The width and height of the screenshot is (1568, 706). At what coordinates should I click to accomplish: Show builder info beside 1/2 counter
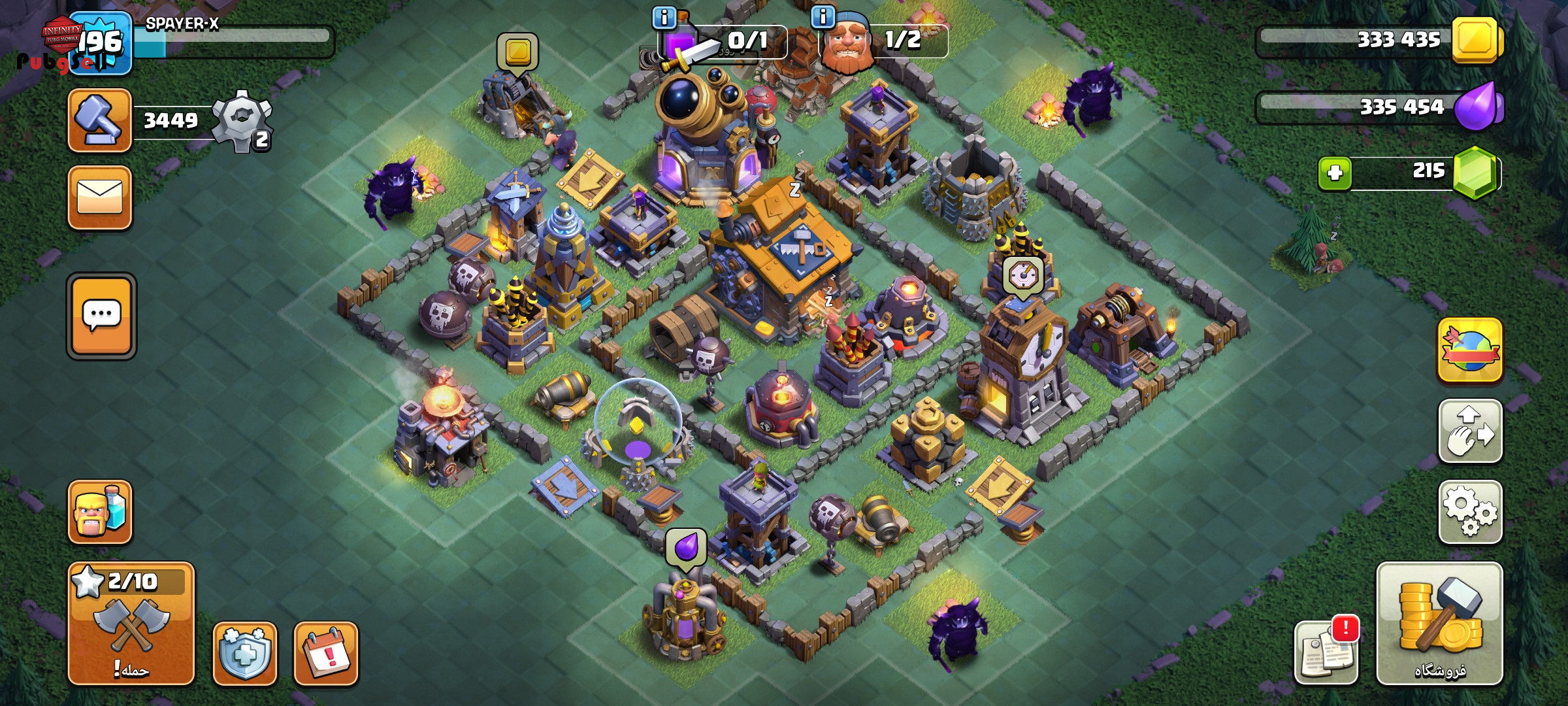point(823,17)
